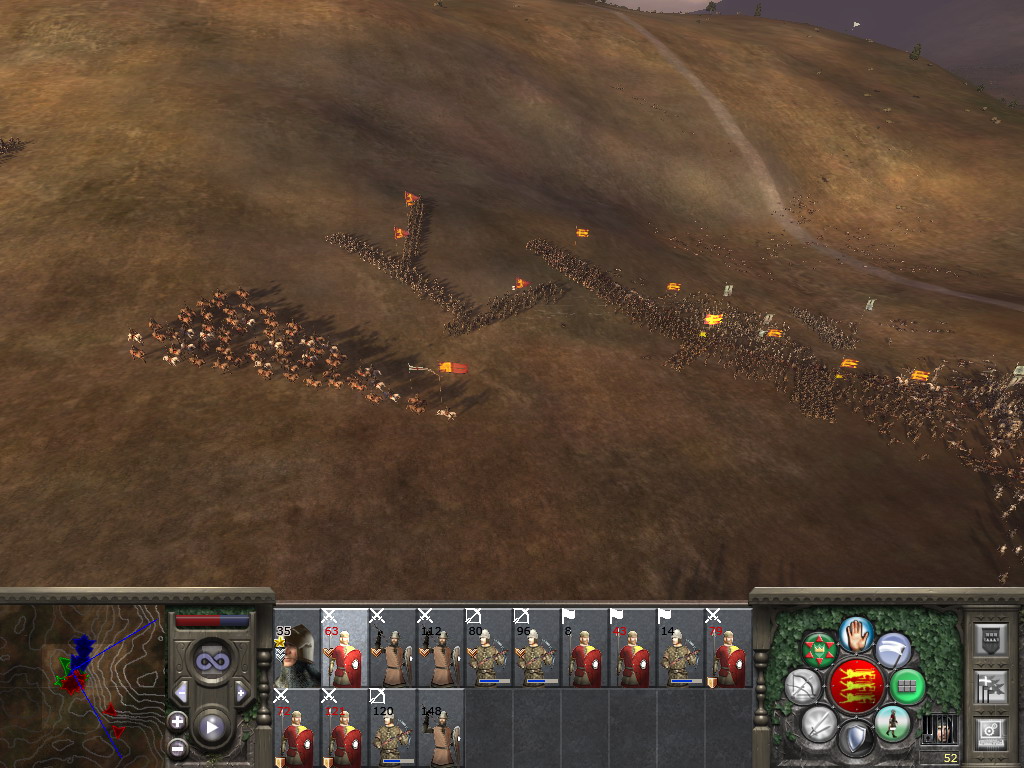Viewport: 1024px width, 768px height.
Task: Choose the unit card with 121 soldiers
Action: [x=344, y=728]
